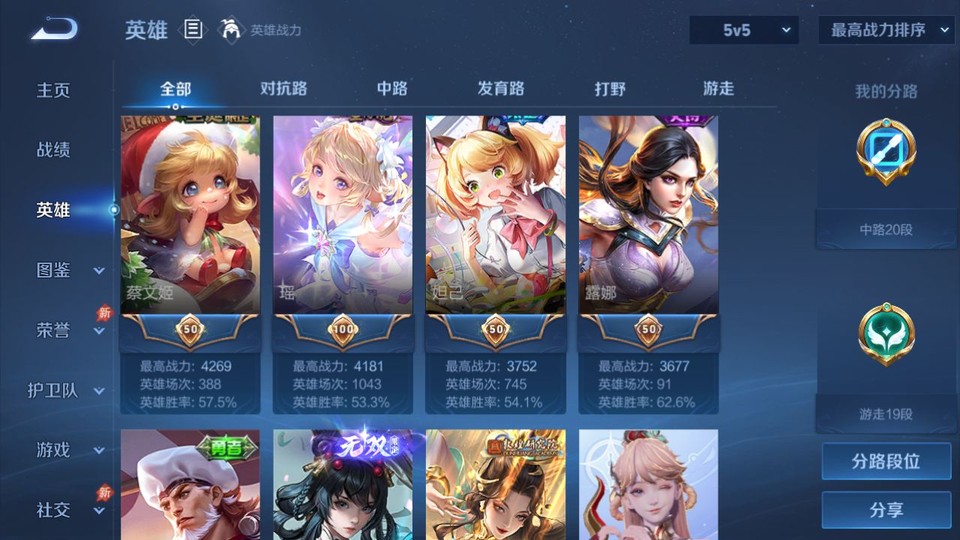Expand the 游戏 menu section
960x540 pixels.
pos(70,450)
